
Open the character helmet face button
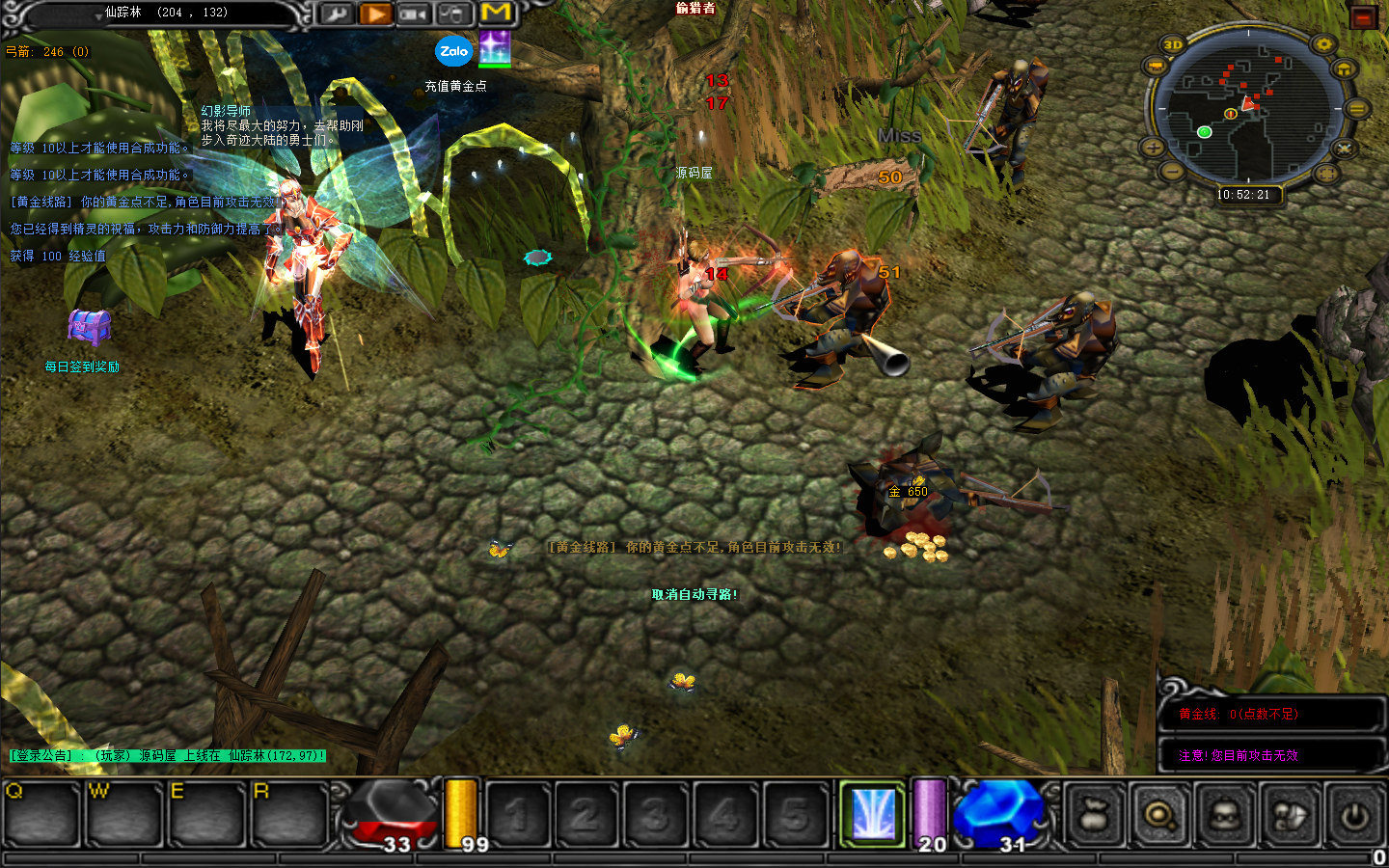pyautogui.click(x=1224, y=816)
